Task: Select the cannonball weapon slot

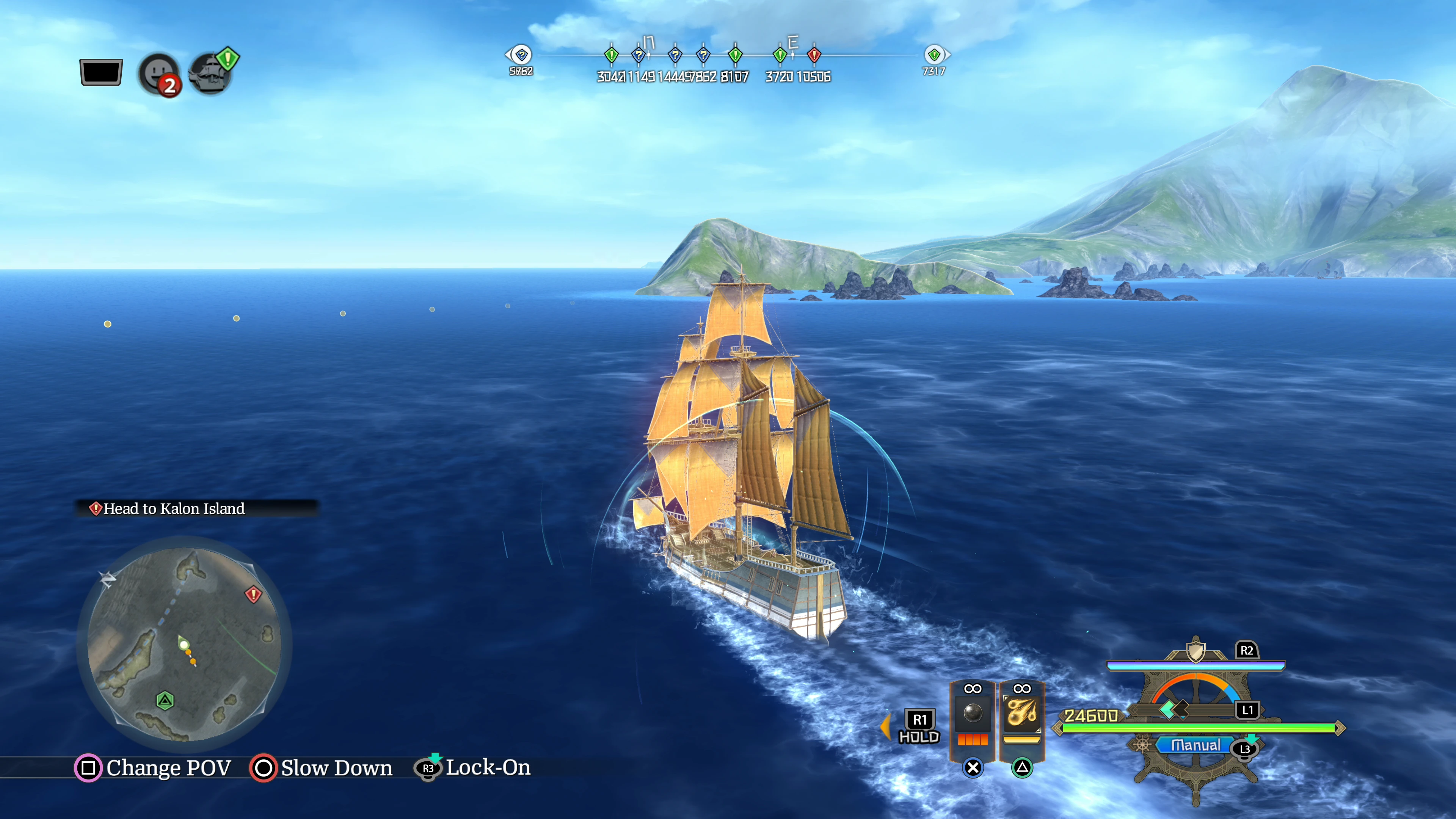Action: [972, 714]
